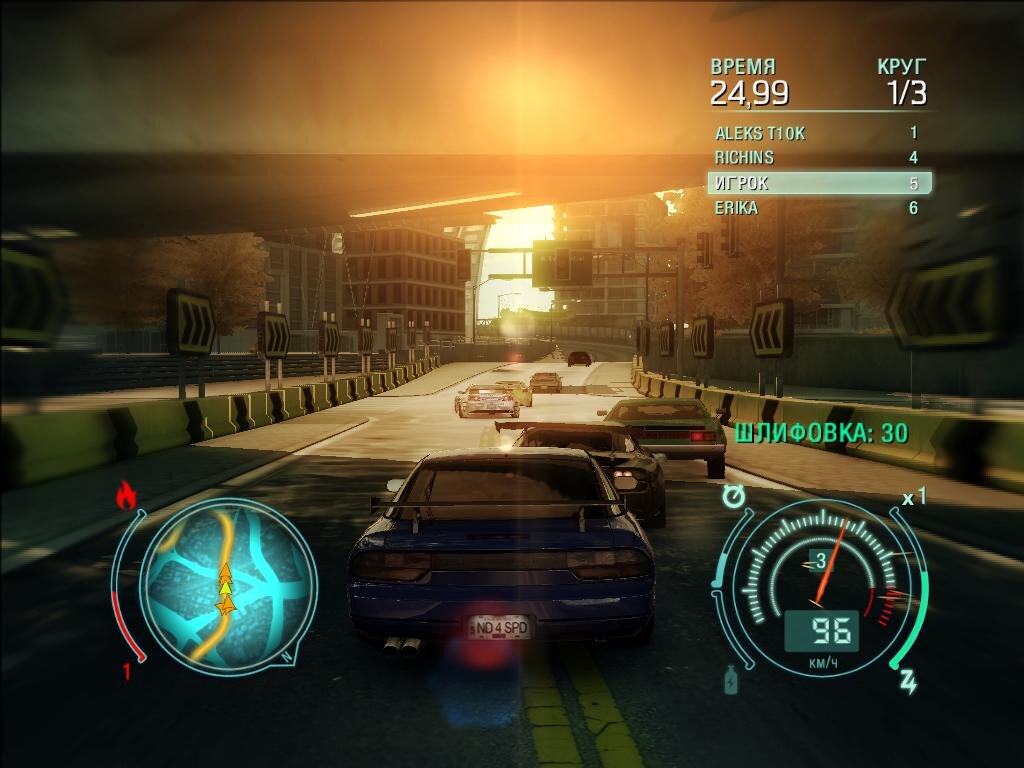The height and width of the screenshot is (768, 1024).
Task: Activate the stopwatch speedbreaker icon
Action: pyautogui.click(x=735, y=495)
